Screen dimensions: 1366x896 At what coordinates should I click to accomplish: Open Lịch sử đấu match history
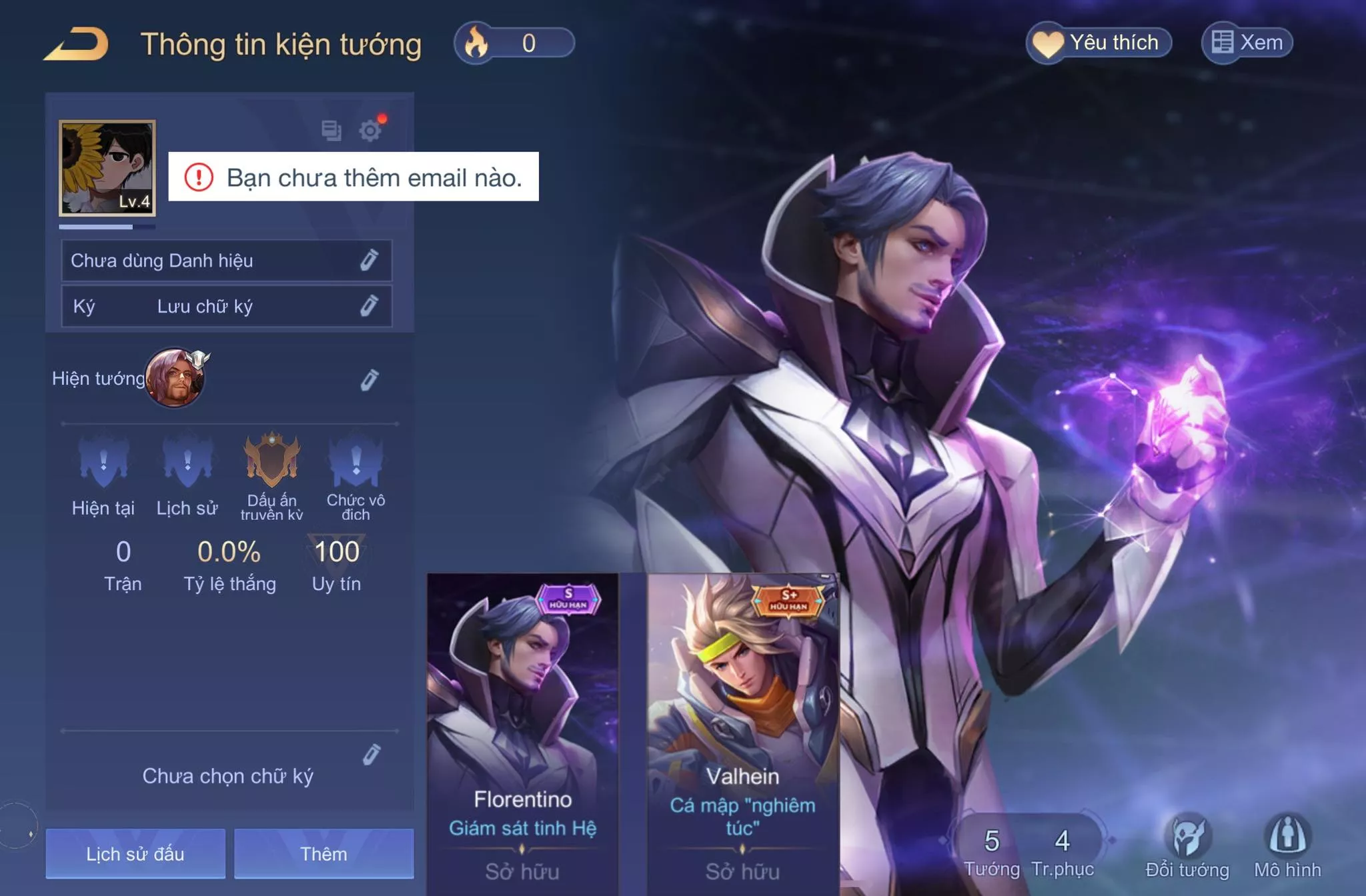click(135, 854)
